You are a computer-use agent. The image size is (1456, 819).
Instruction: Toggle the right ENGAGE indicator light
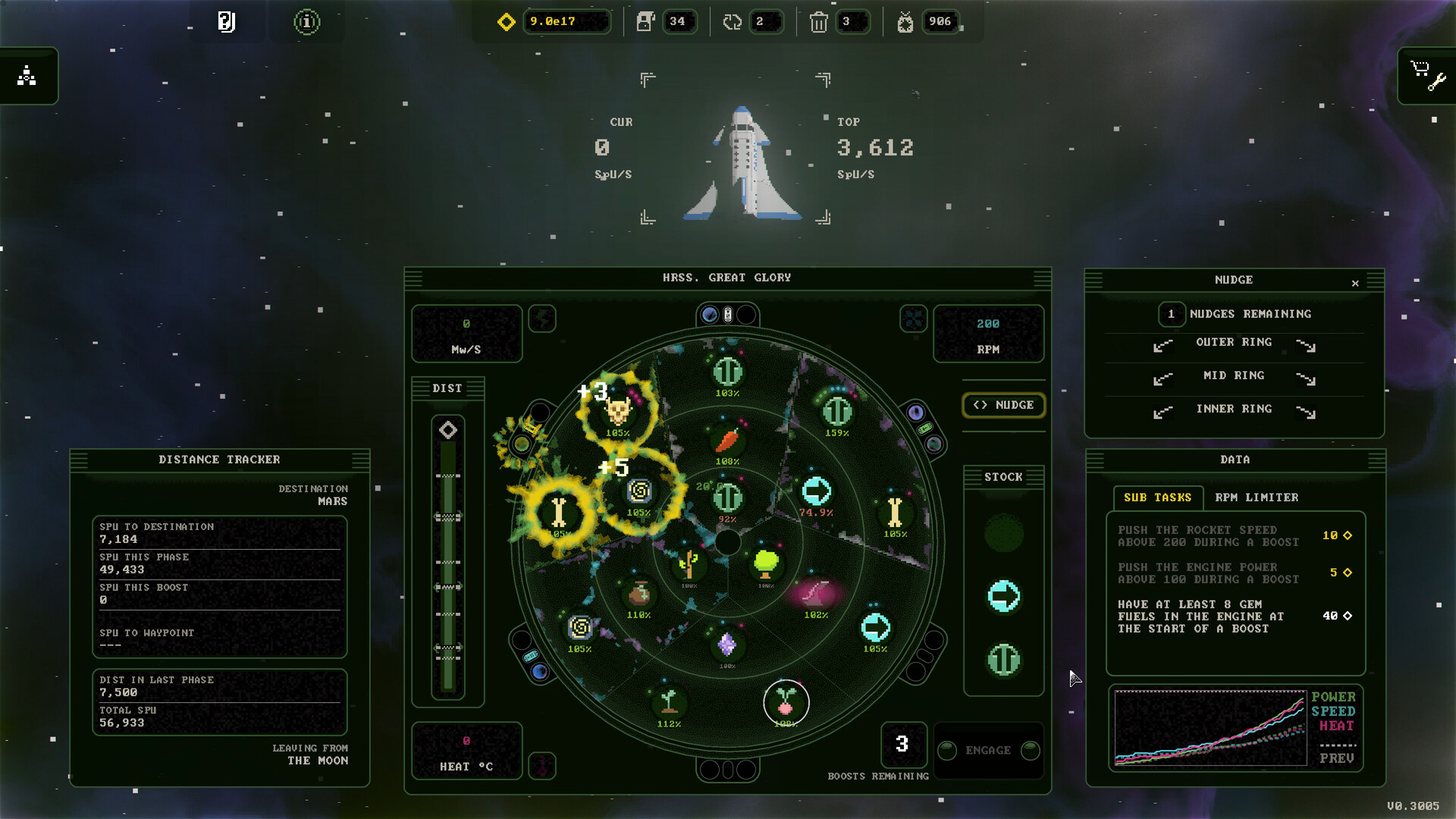click(1030, 751)
